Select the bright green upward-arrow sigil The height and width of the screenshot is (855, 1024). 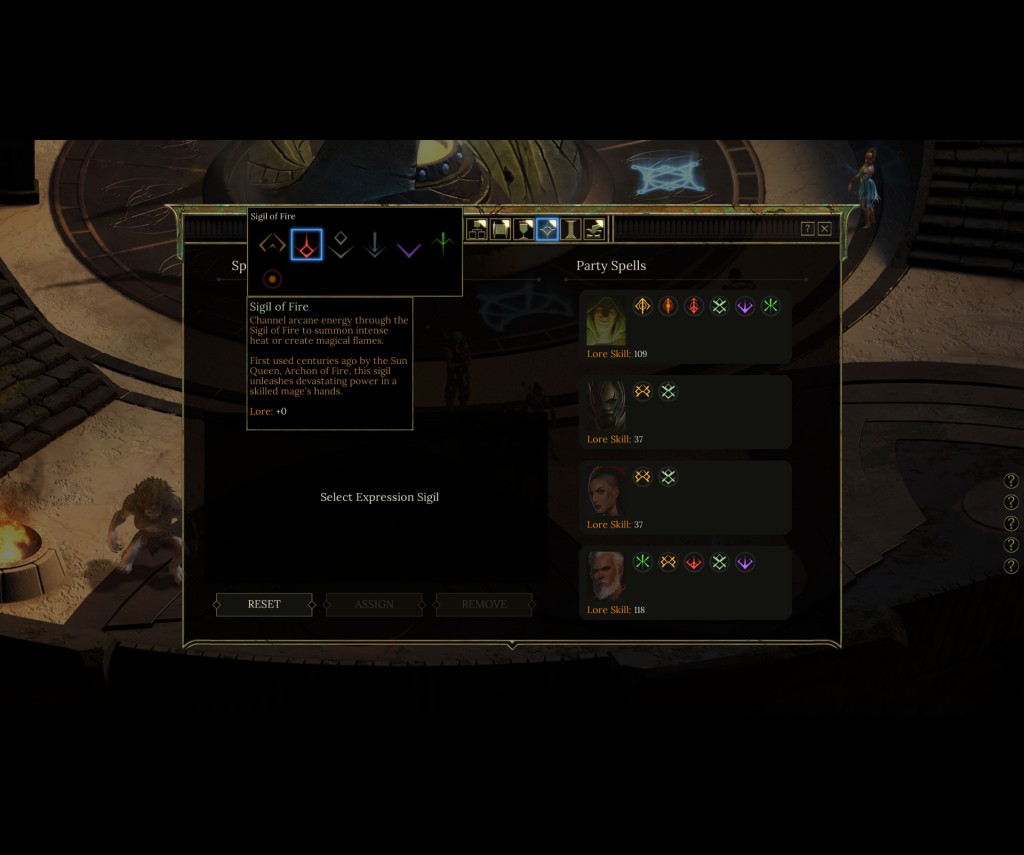click(442, 244)
